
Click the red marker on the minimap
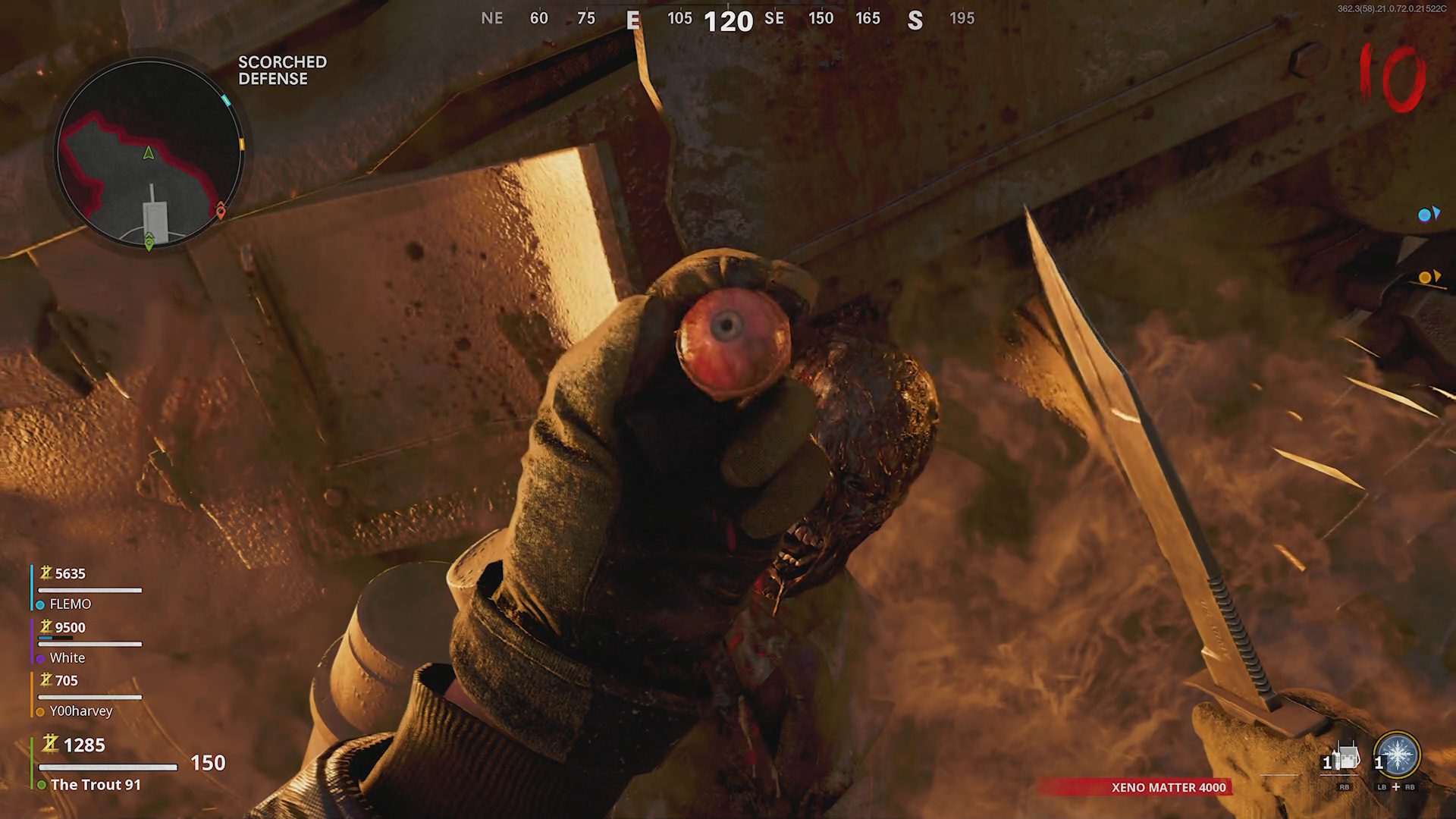pyautogui.click(x=221, y=210)
